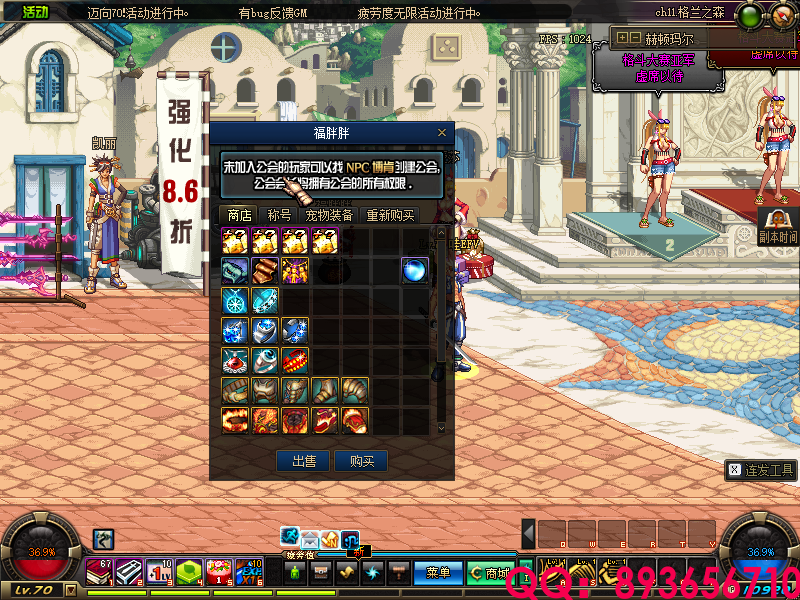Image resolution: width=800 pixels, height=600 pixels.
Task: Open the 商城 cash shop
Action: coord(490,573)
